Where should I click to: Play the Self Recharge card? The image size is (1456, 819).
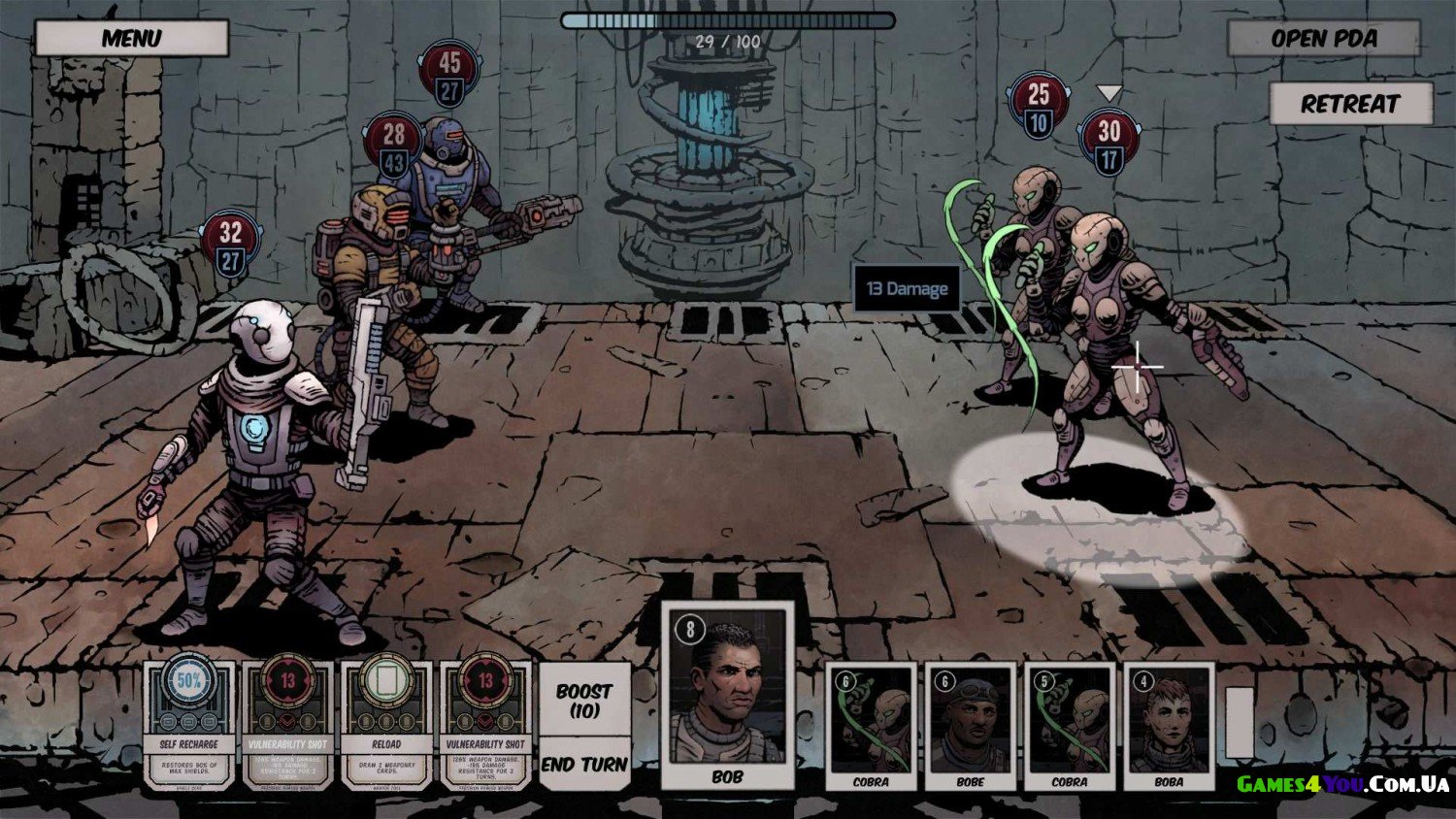click(x=189, y=723)
